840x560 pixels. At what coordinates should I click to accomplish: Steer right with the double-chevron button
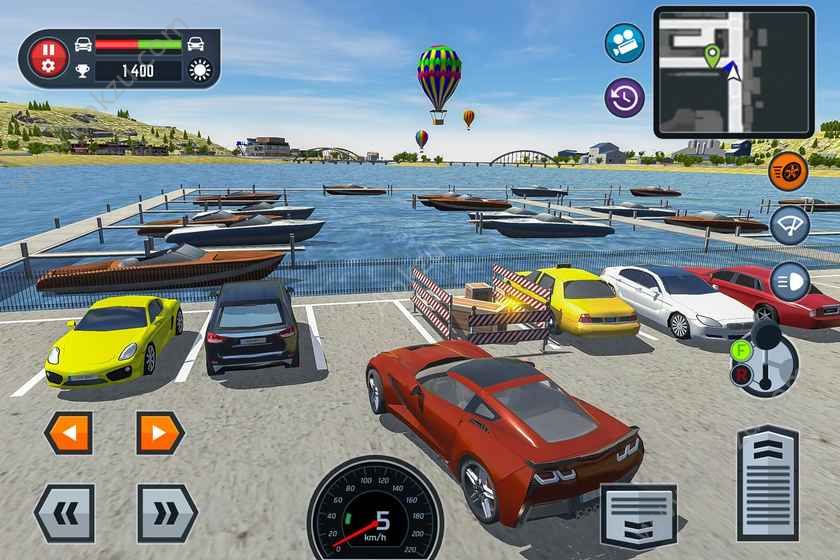(x=167, y=513)
